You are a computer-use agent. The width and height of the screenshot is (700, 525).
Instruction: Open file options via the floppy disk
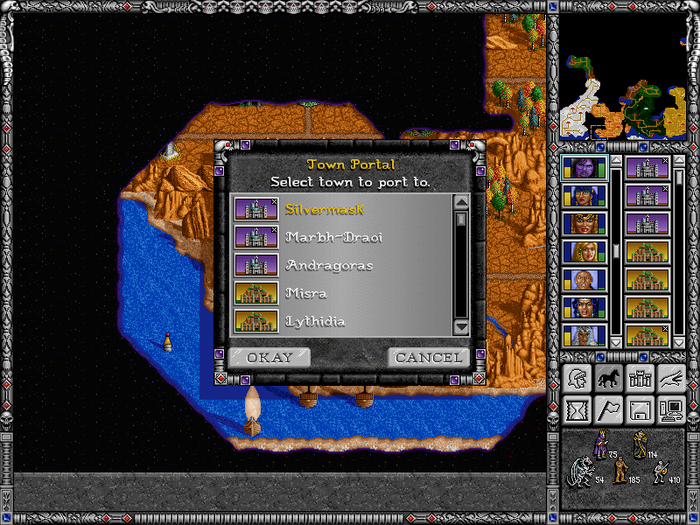pos(639,410)
